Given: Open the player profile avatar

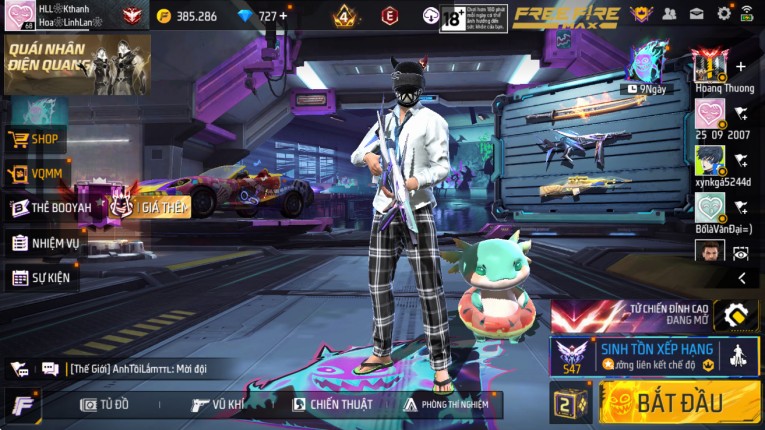Looking at the screenshot, I should pos(18,16).
